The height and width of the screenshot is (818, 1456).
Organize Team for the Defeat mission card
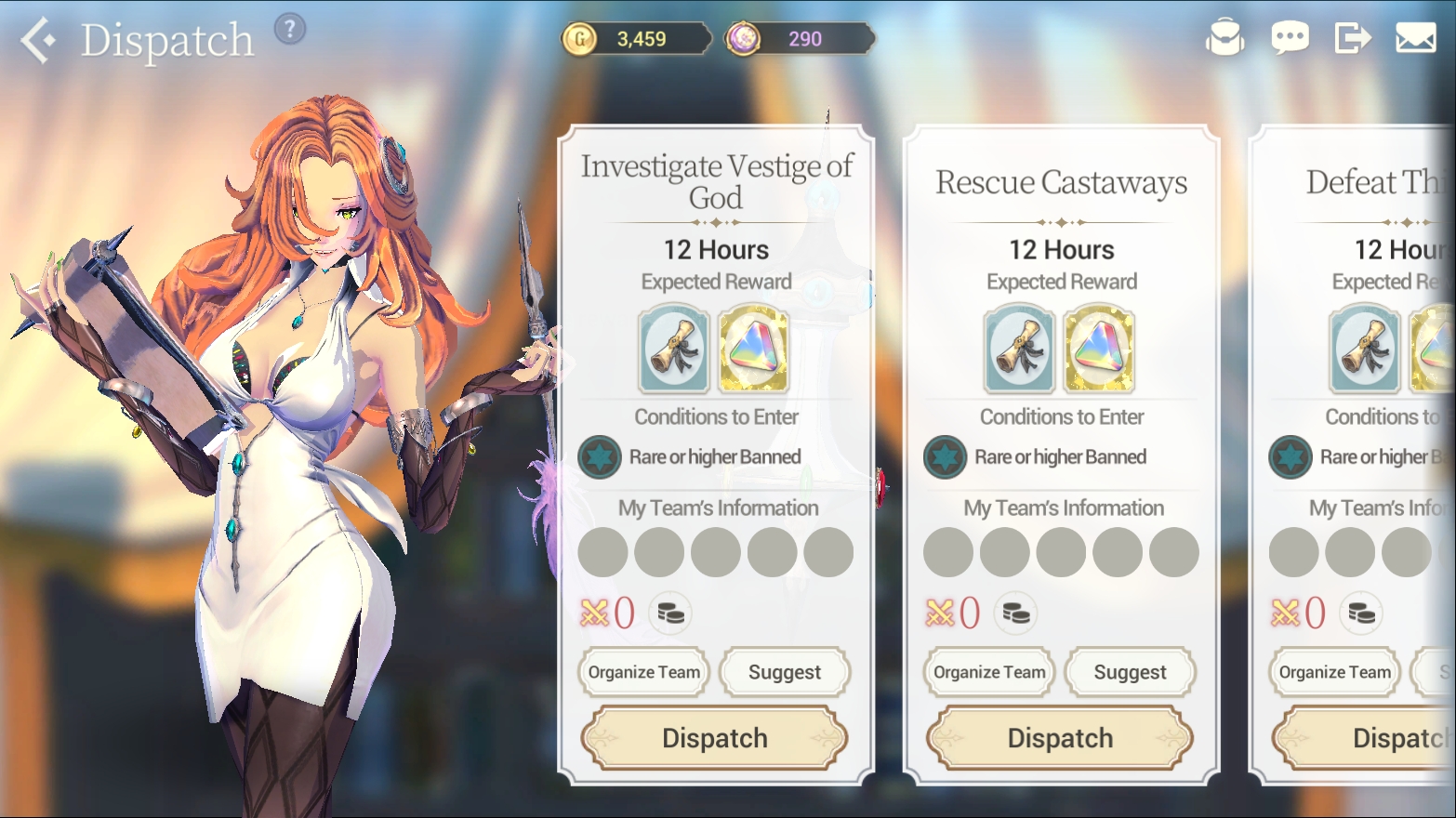tap(1335, 672)
